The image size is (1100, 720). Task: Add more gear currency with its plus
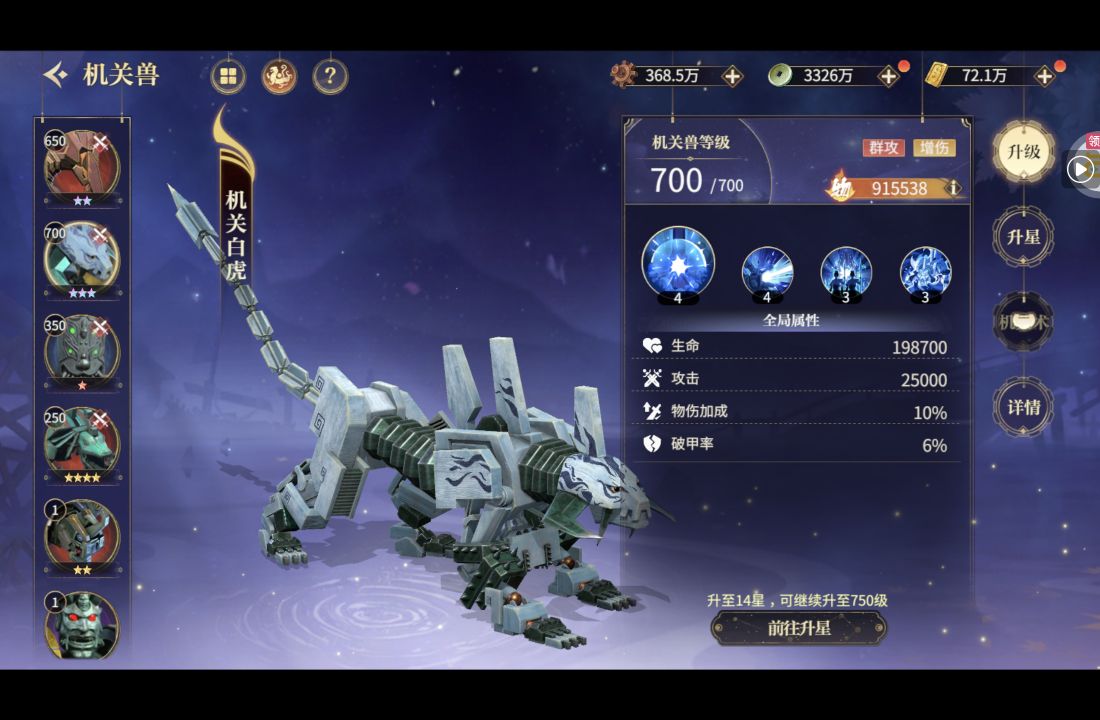point(732,76)
